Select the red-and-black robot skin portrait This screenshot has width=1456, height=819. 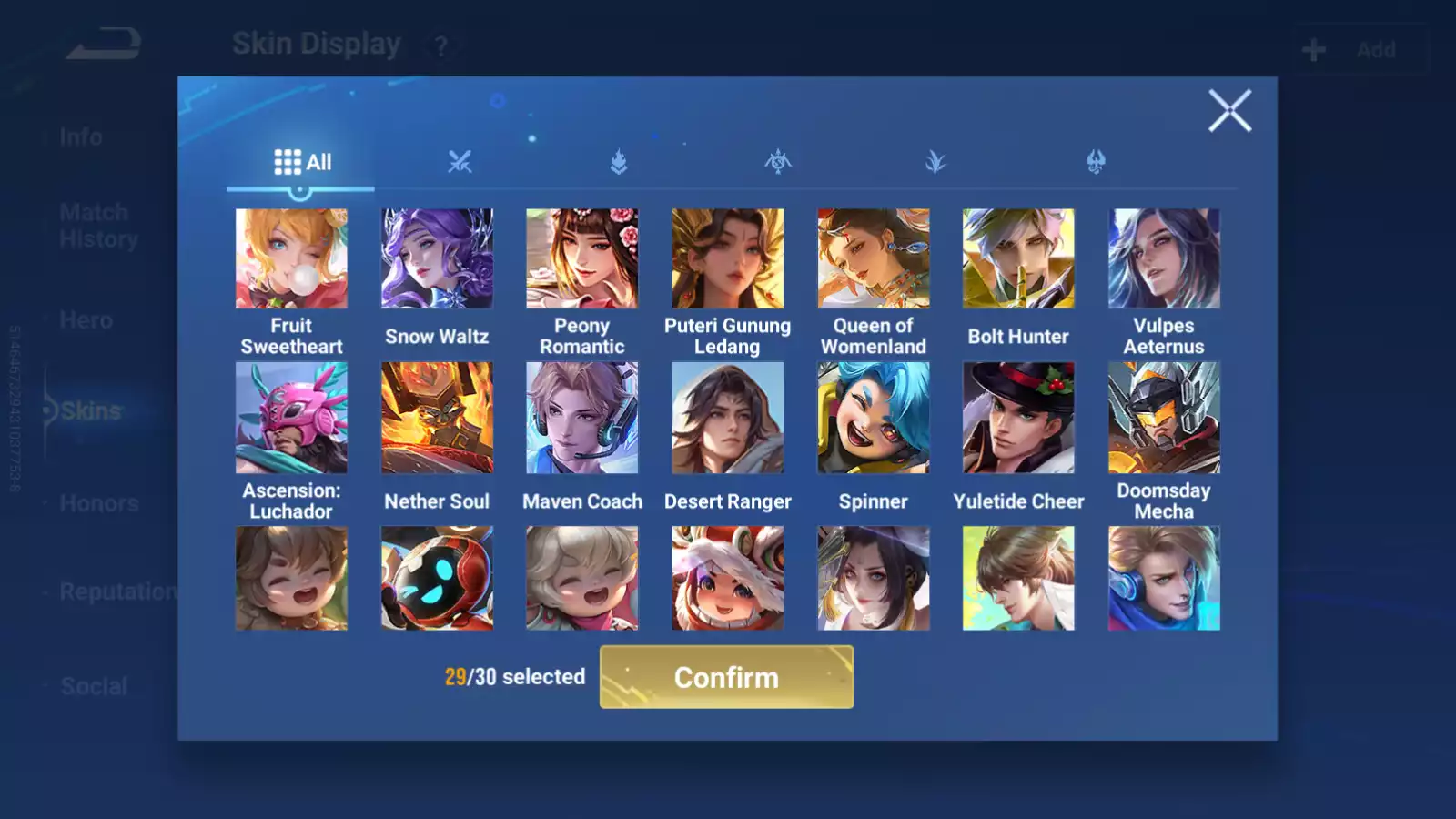(x=437, y=579)
